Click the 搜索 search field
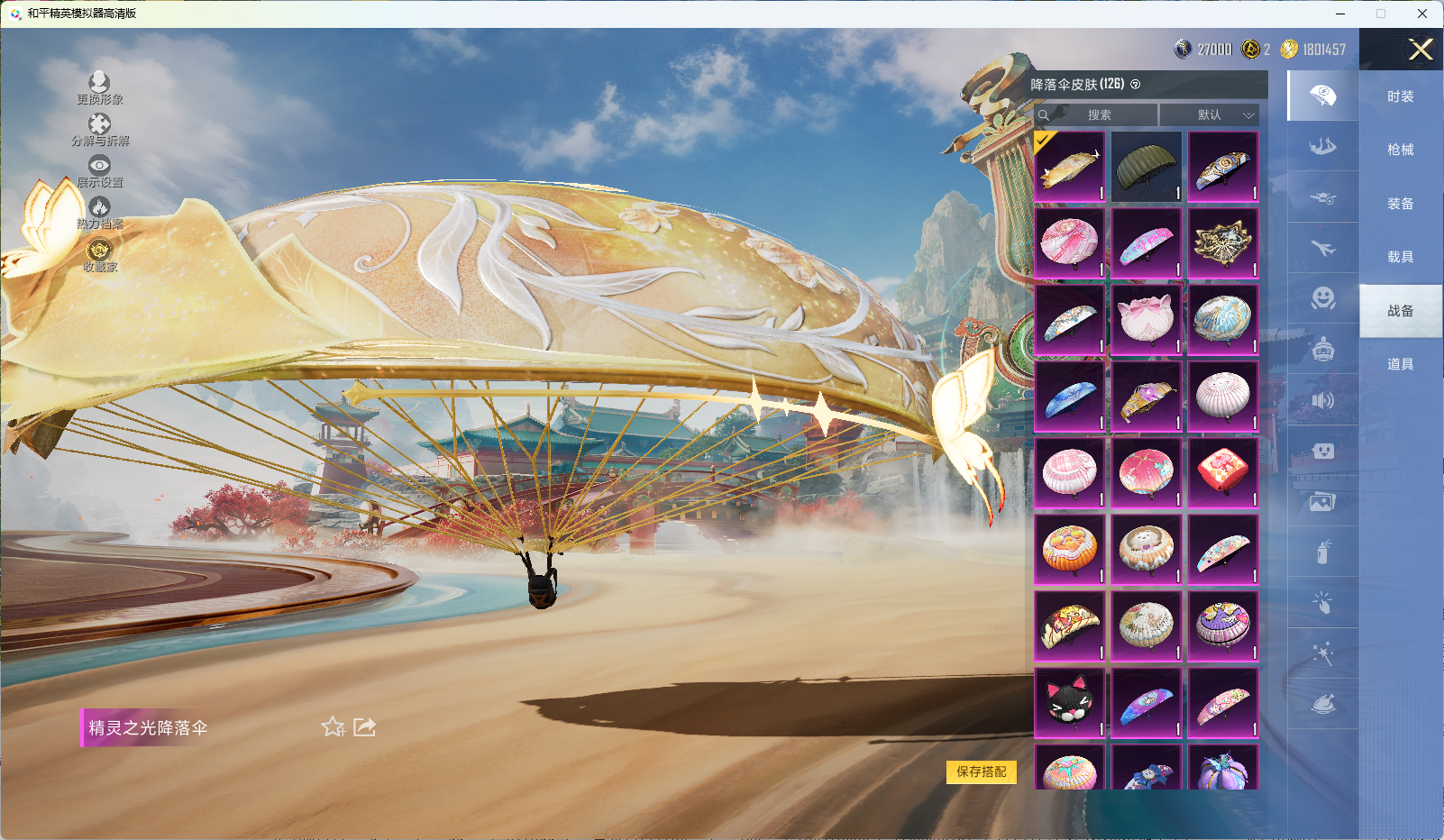The width and height of the screenshot is (1444, 840). (x=1098, y=114)
